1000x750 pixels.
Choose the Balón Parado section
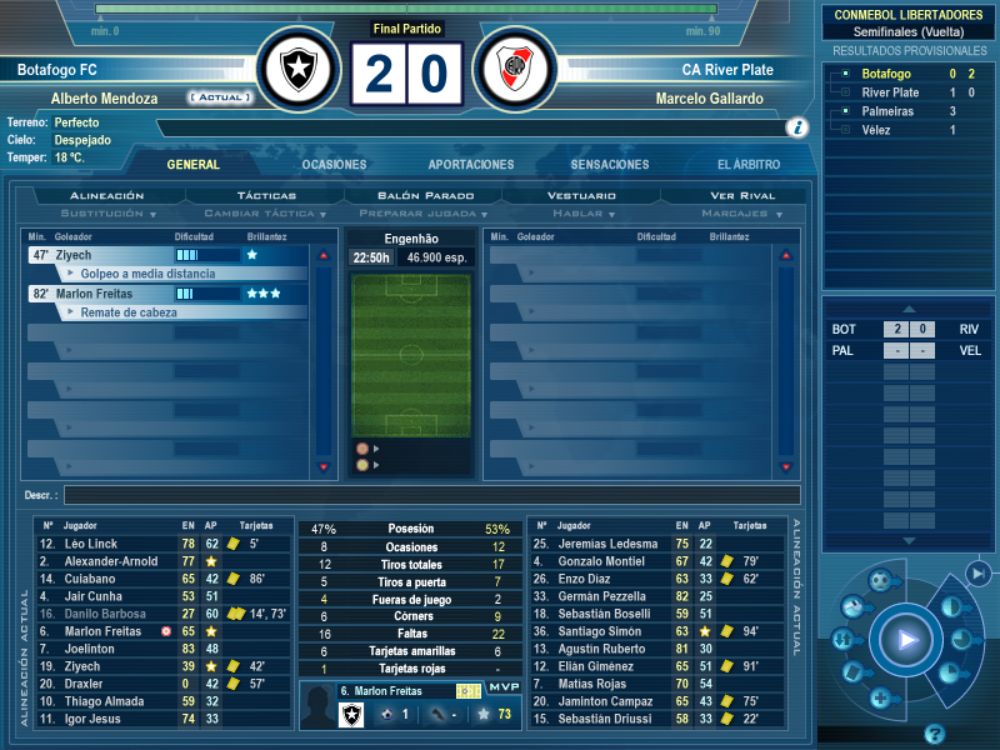426,196
